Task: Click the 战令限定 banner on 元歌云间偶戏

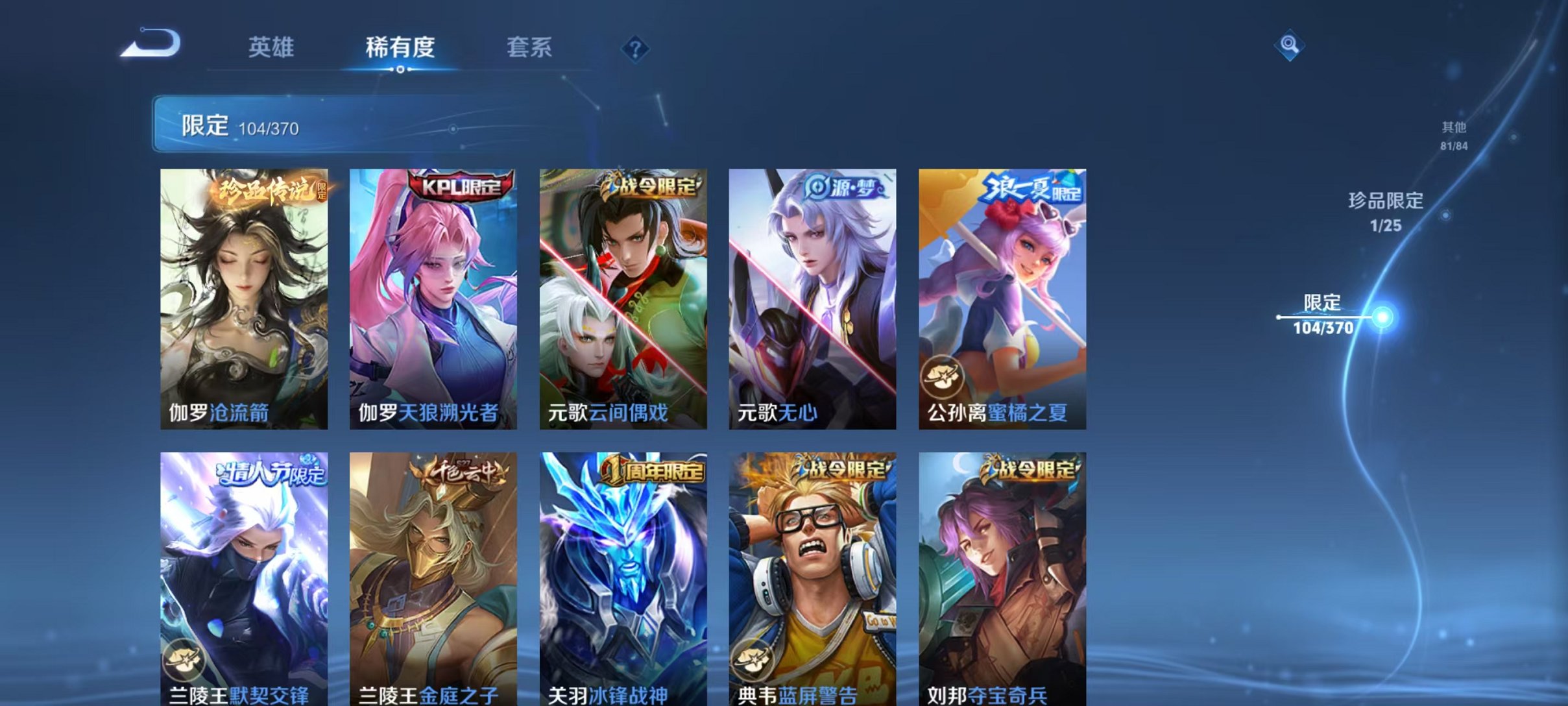Action: (649, 187)
